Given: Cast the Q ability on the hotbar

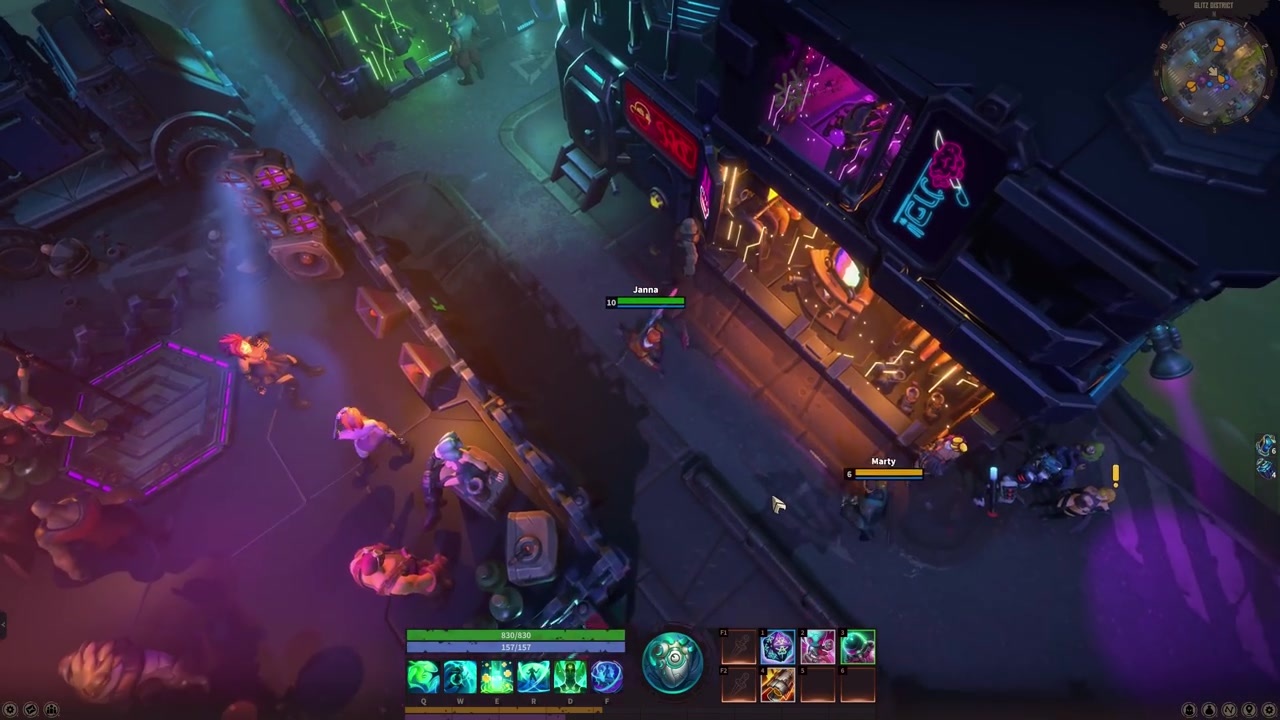Looking at the screenshot, I should tap(424, 678).
